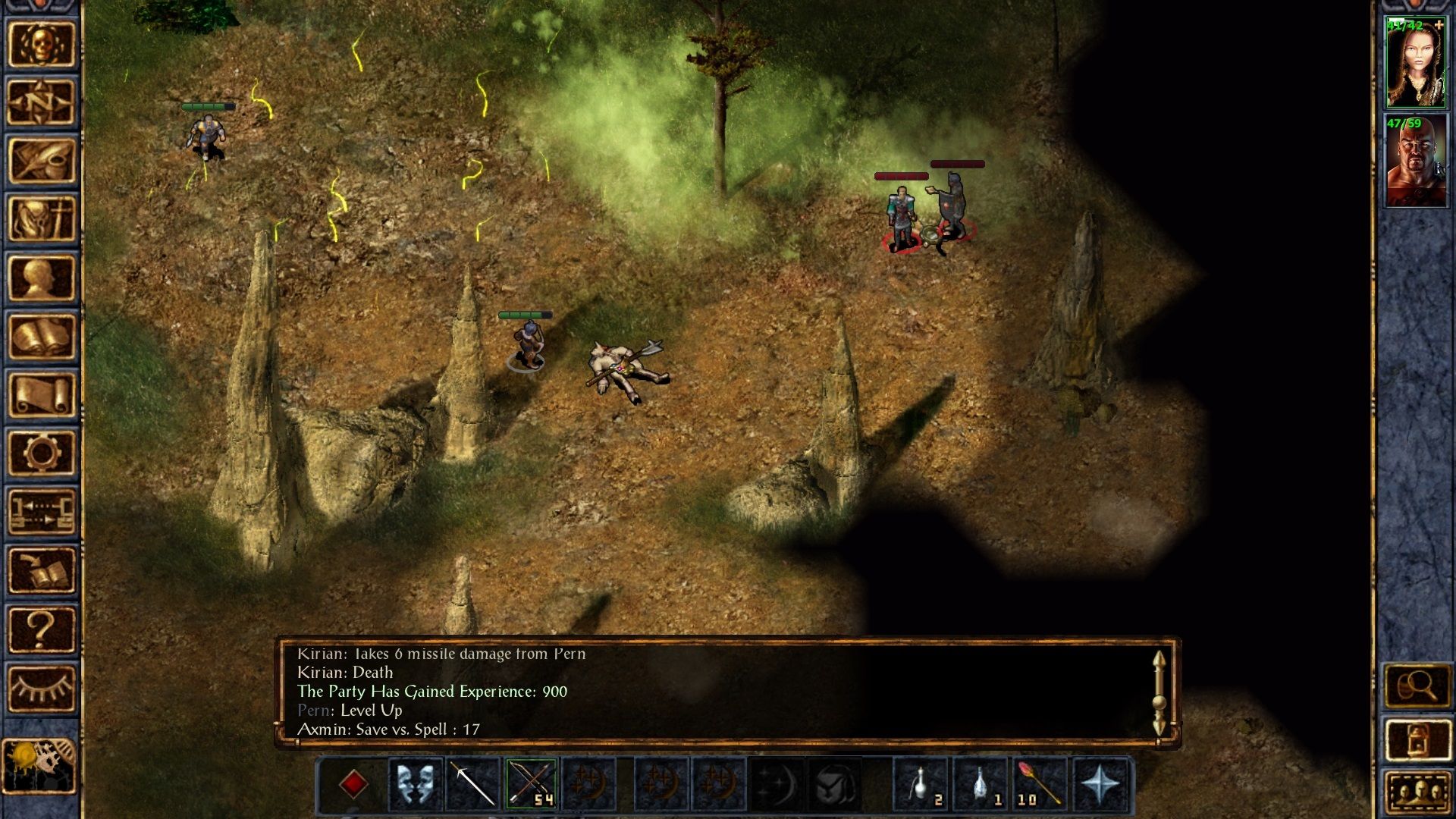
Task: Open special abilities star button
Action: pos(1099,783)
